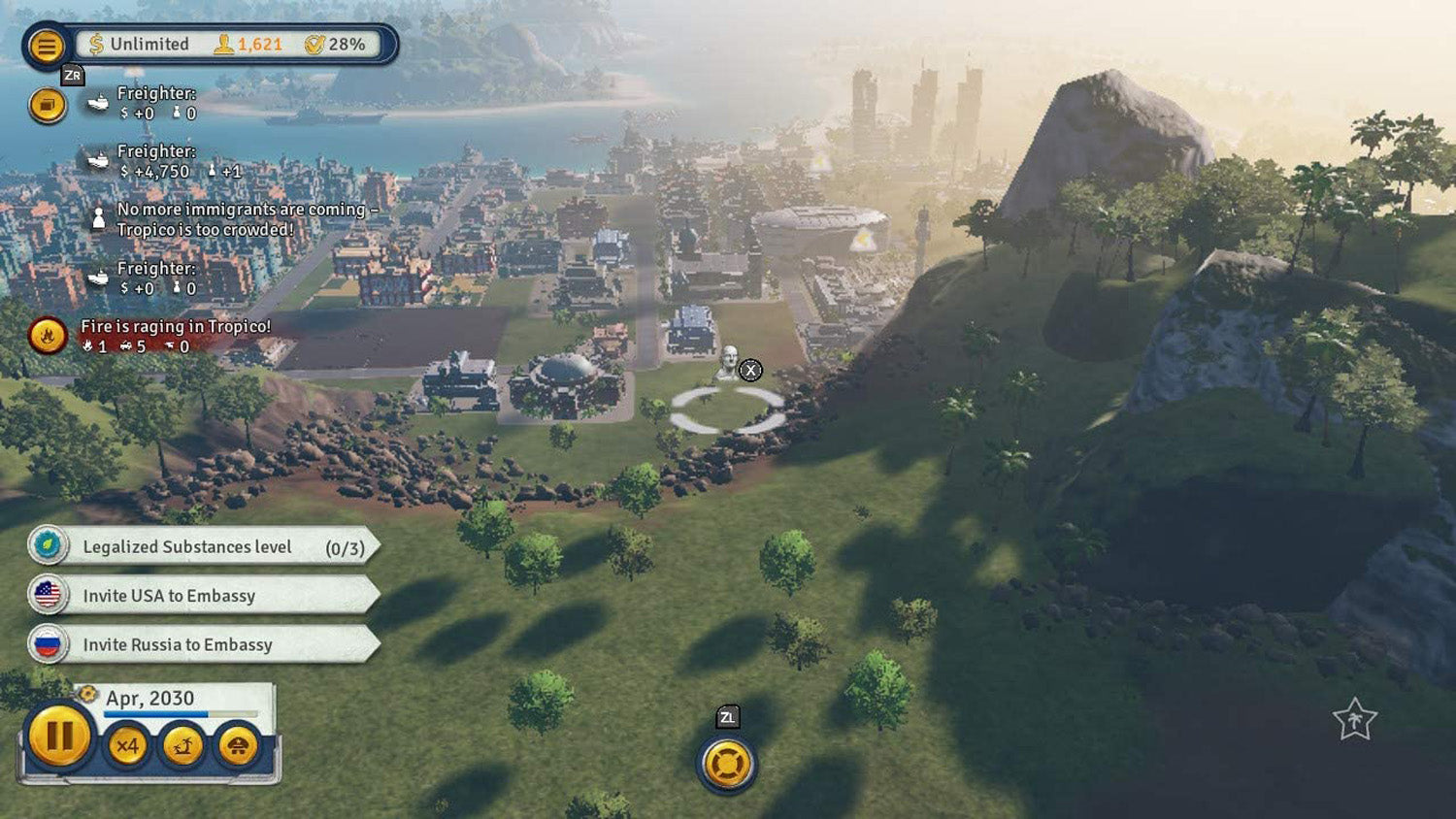Select the approval checkmark 28% icon
The height and width of the screenshot is (819, 1456).
click(314, 44)
